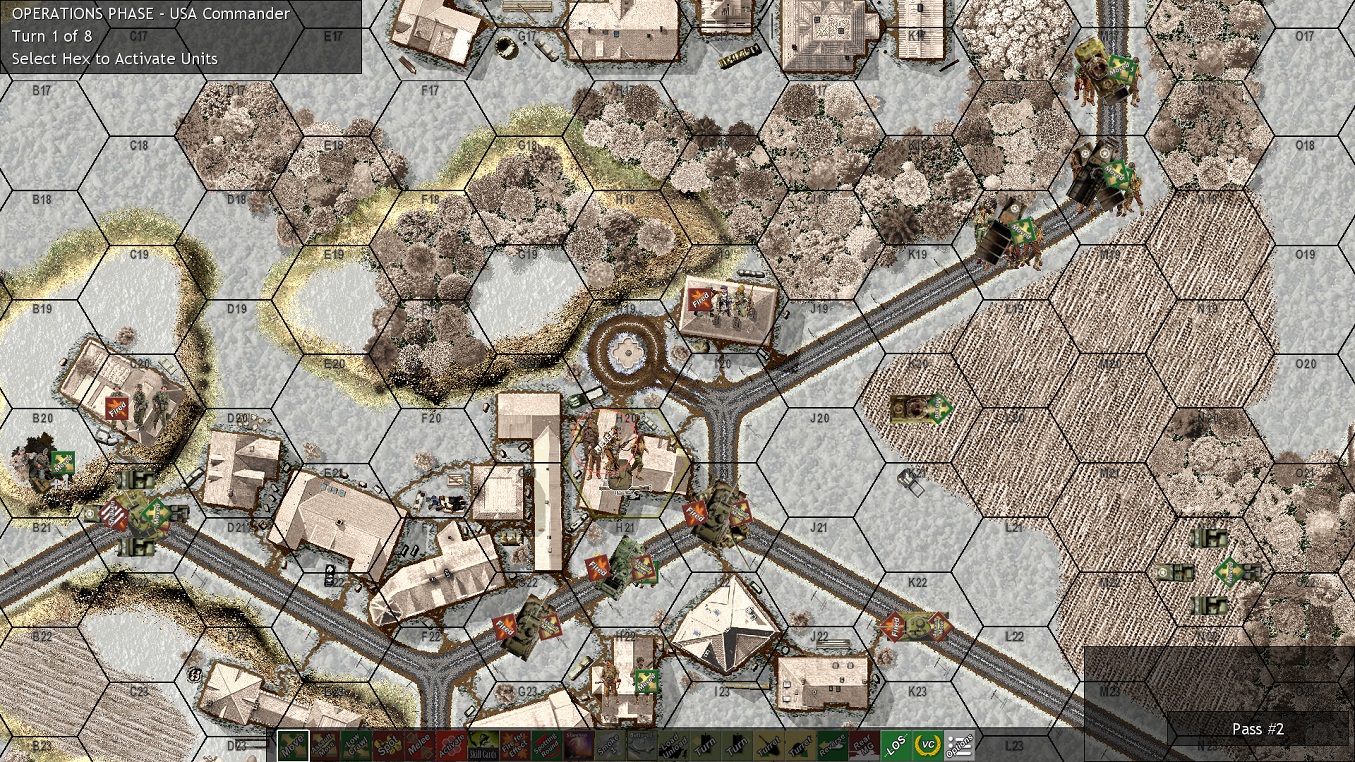Screen dimensions: 1355x762
Task: Toggle the Buttoned status for vehicle
Action: pos(641,745)
